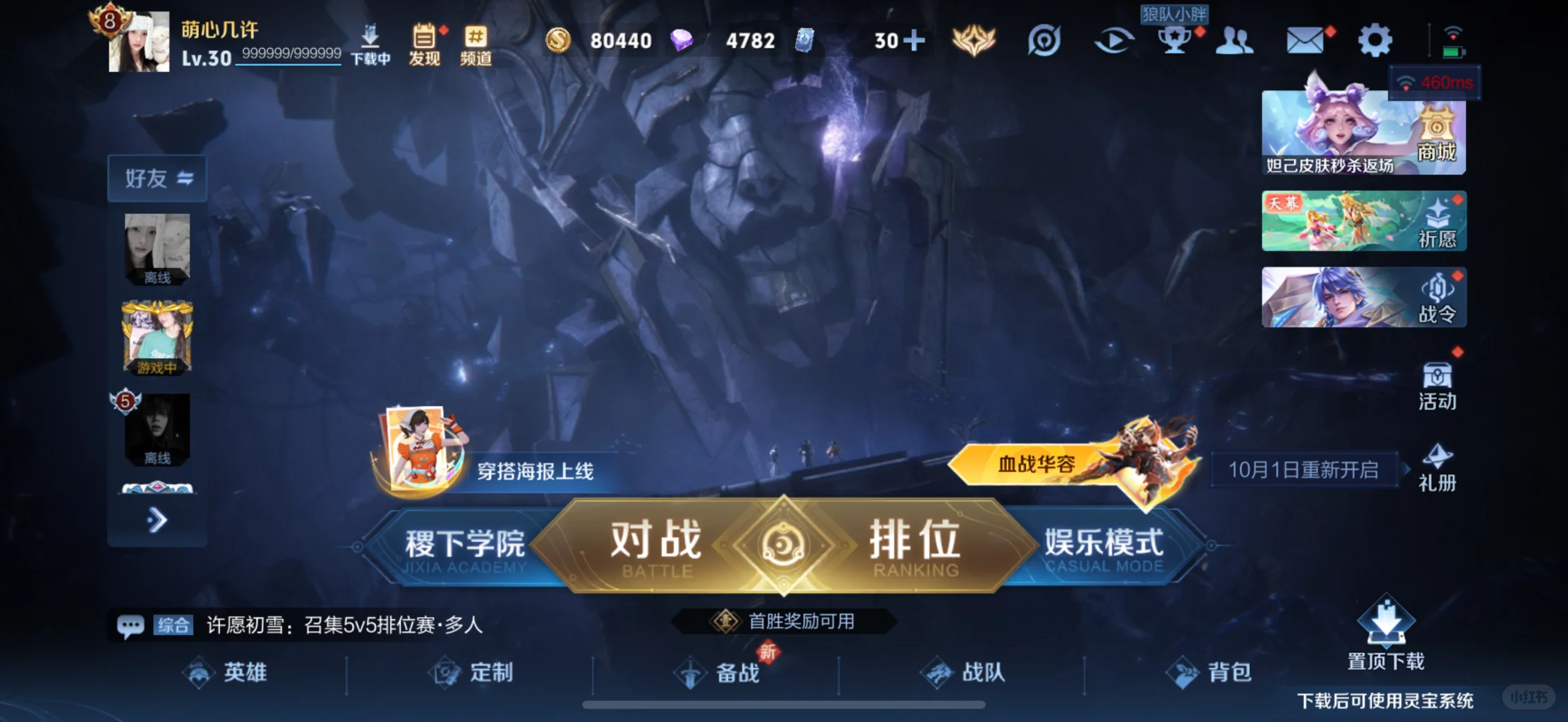Open 稷下学院 Jixia Academy
This screenshot has height=722, width=1568.
[466, 543]
